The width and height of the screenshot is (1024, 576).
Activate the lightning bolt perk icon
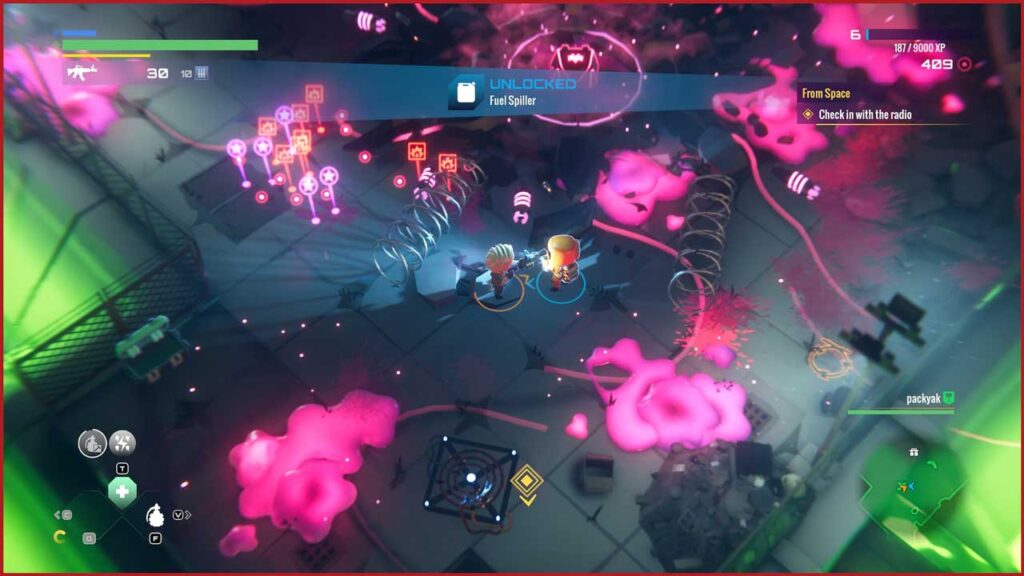pyautogui.click(x=123, y=442)
